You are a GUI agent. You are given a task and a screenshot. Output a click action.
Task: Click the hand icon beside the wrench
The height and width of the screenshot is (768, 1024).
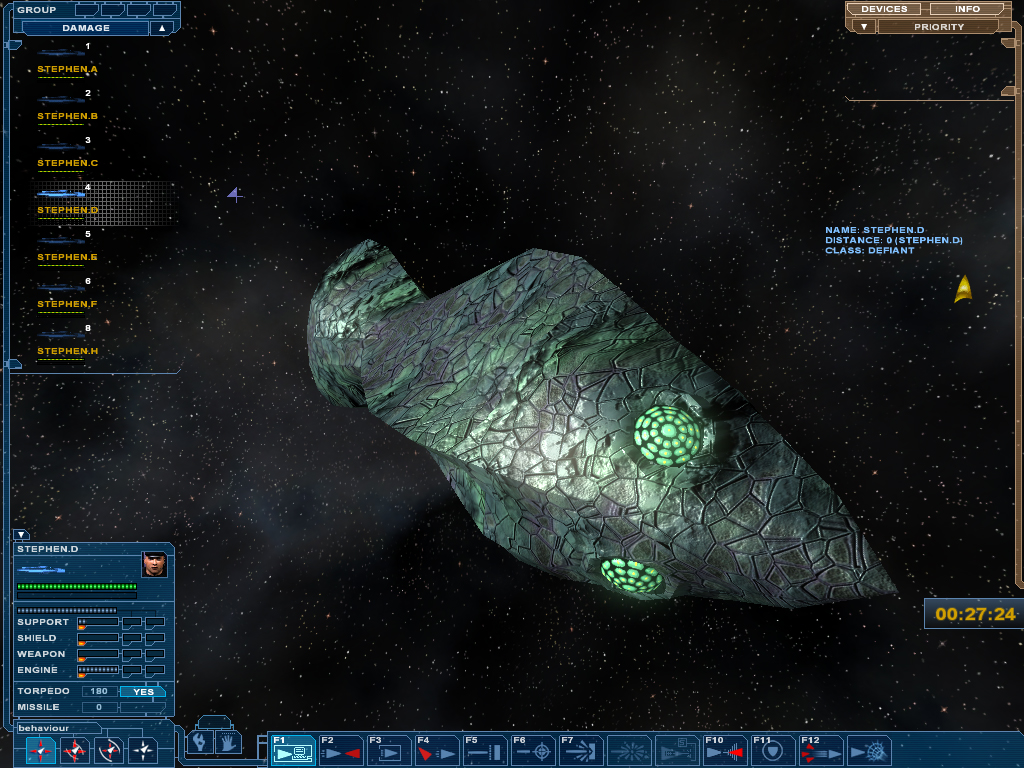click(x=225, y=742)
